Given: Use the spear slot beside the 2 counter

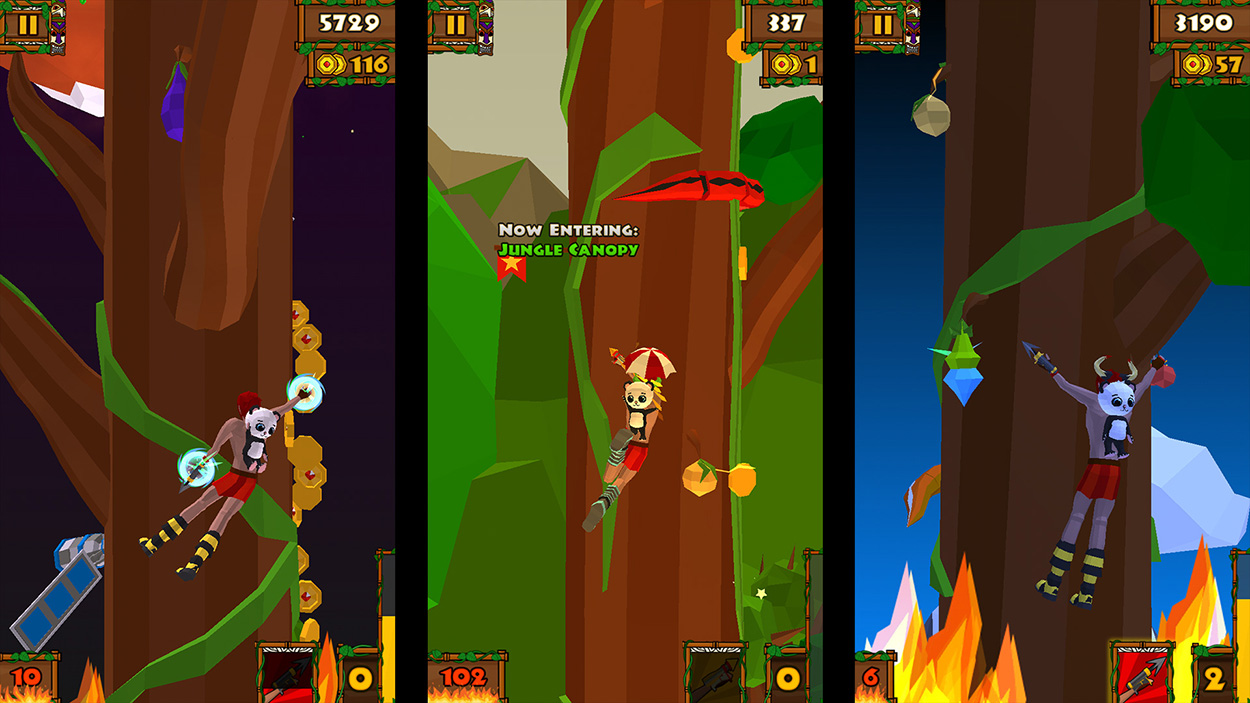Looking at the screenshot, I should [1143, 674].
